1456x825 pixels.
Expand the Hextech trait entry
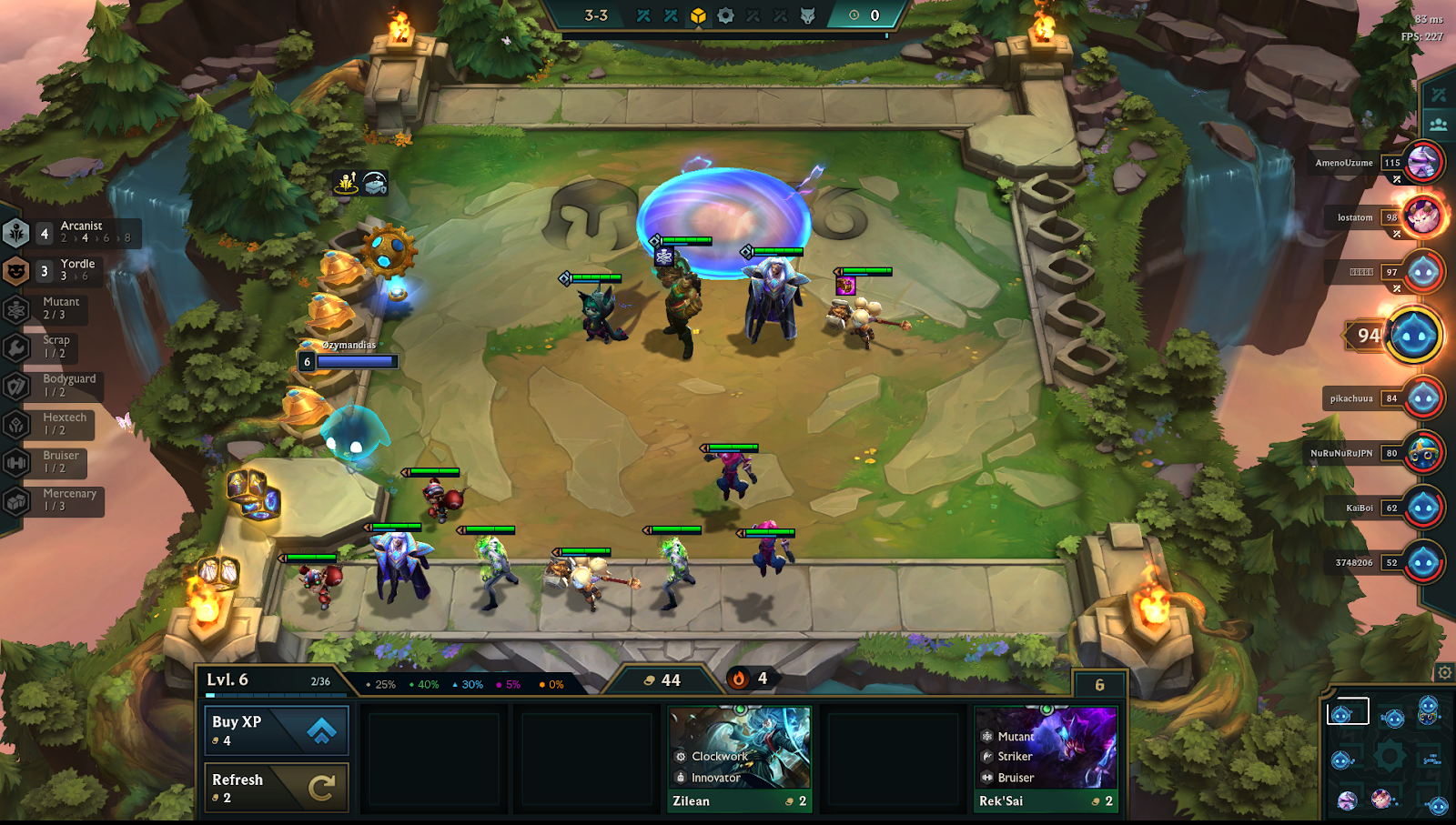point(15,423)
